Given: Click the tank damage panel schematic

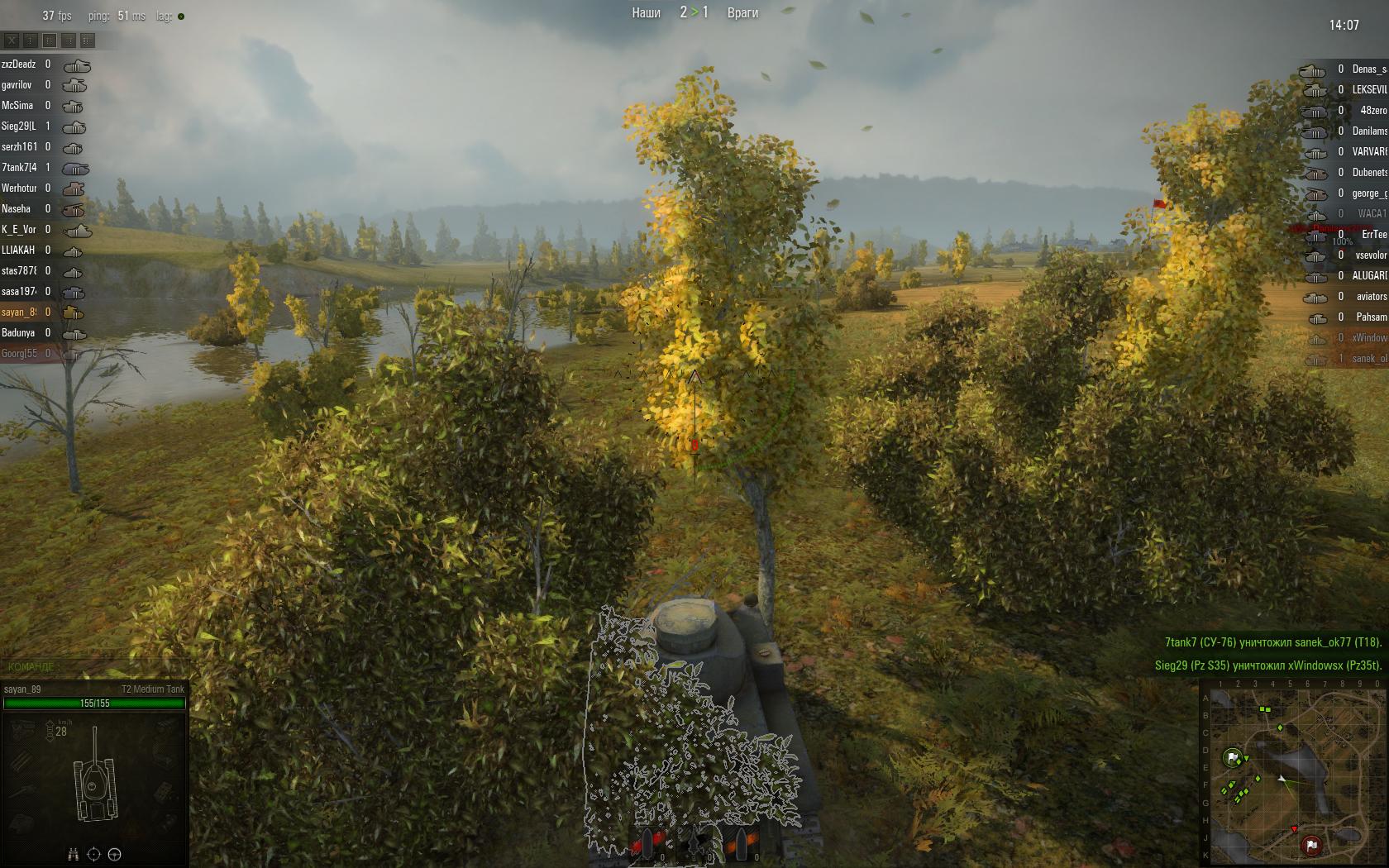Looking at the screenshot, I should point(95,777).
